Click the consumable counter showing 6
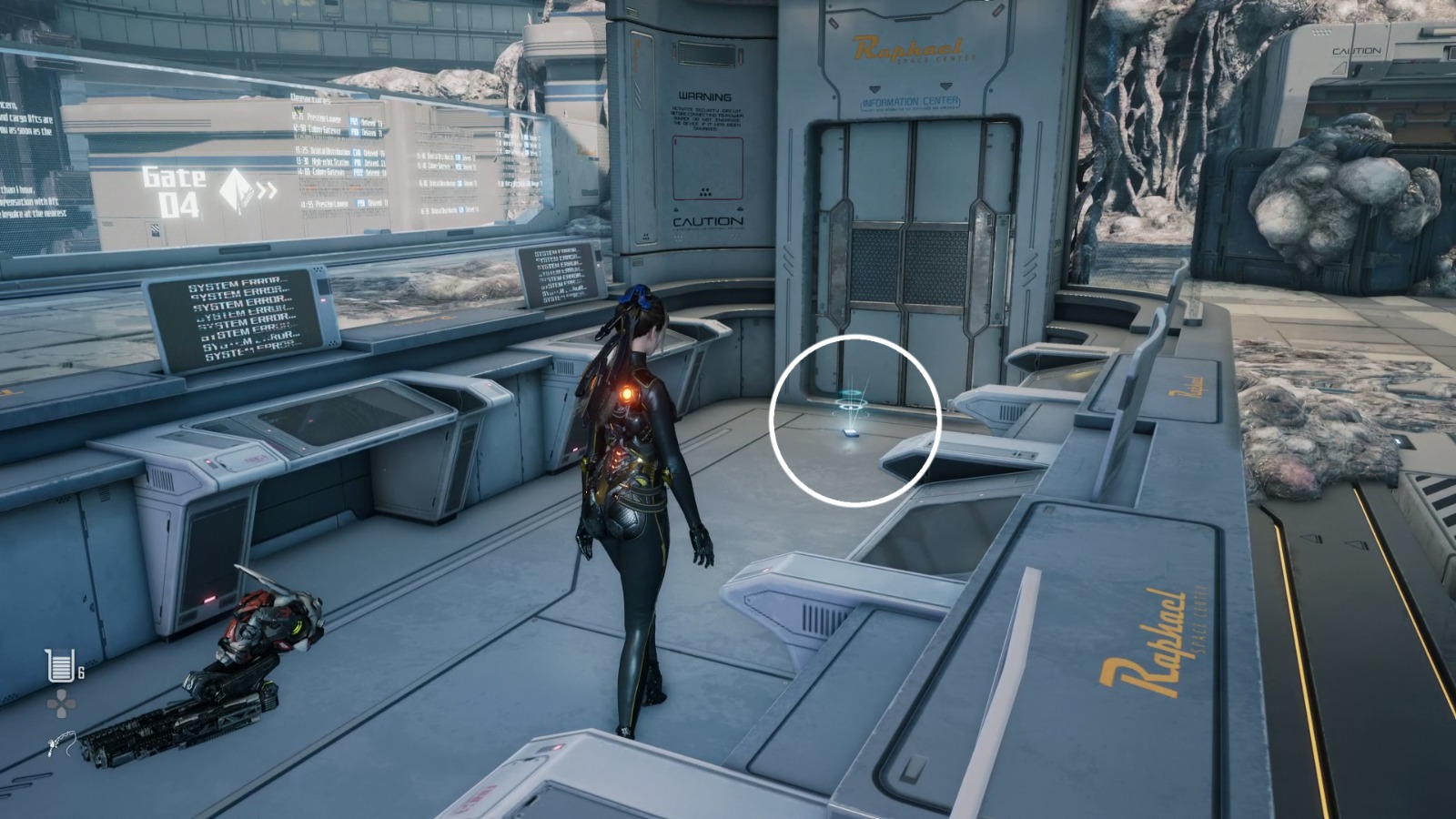Screen dimensions: 1456x819 [80, 671]
